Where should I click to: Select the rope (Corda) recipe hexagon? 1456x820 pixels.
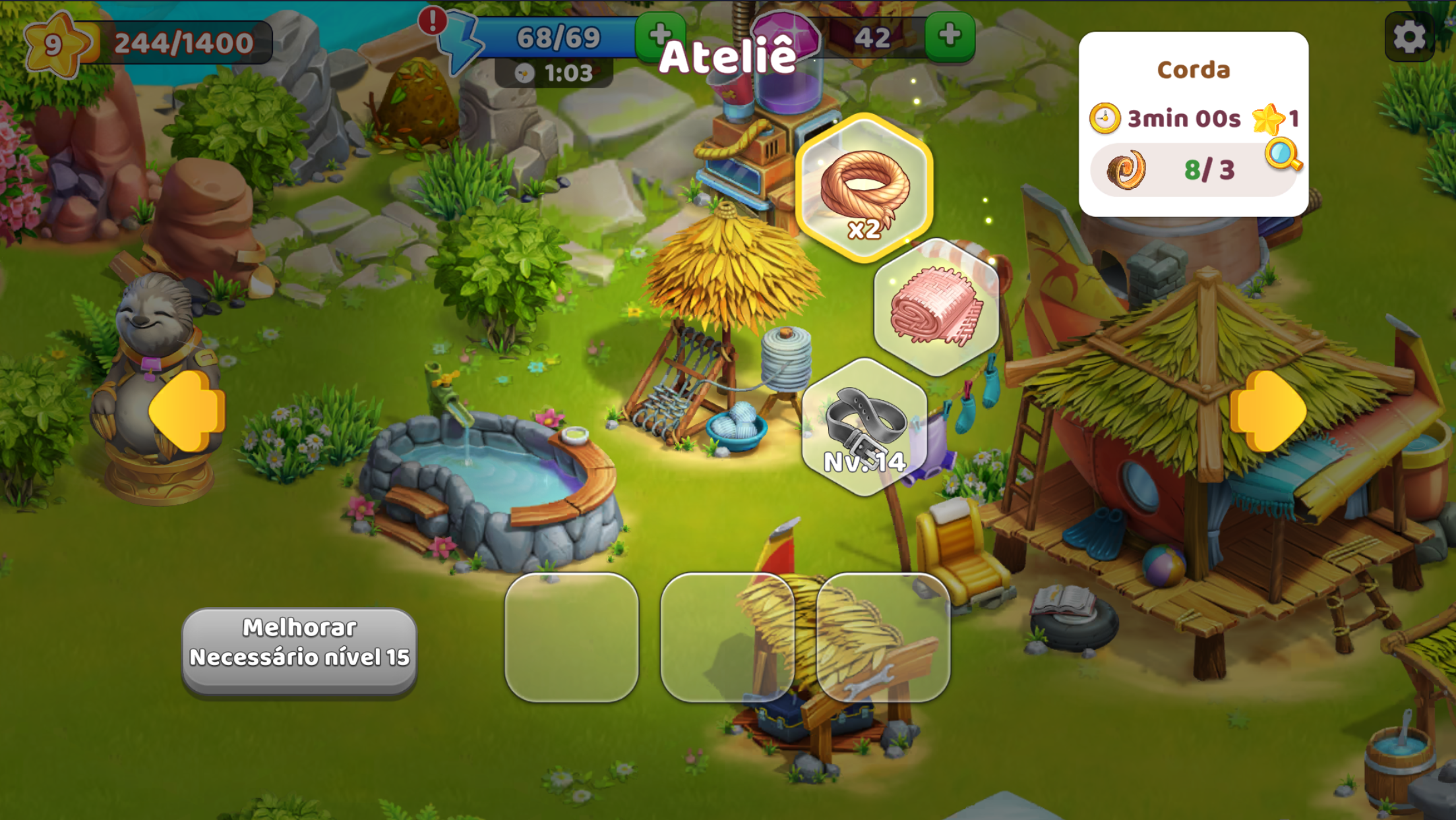pyautogui.click(x=864, y=188)
